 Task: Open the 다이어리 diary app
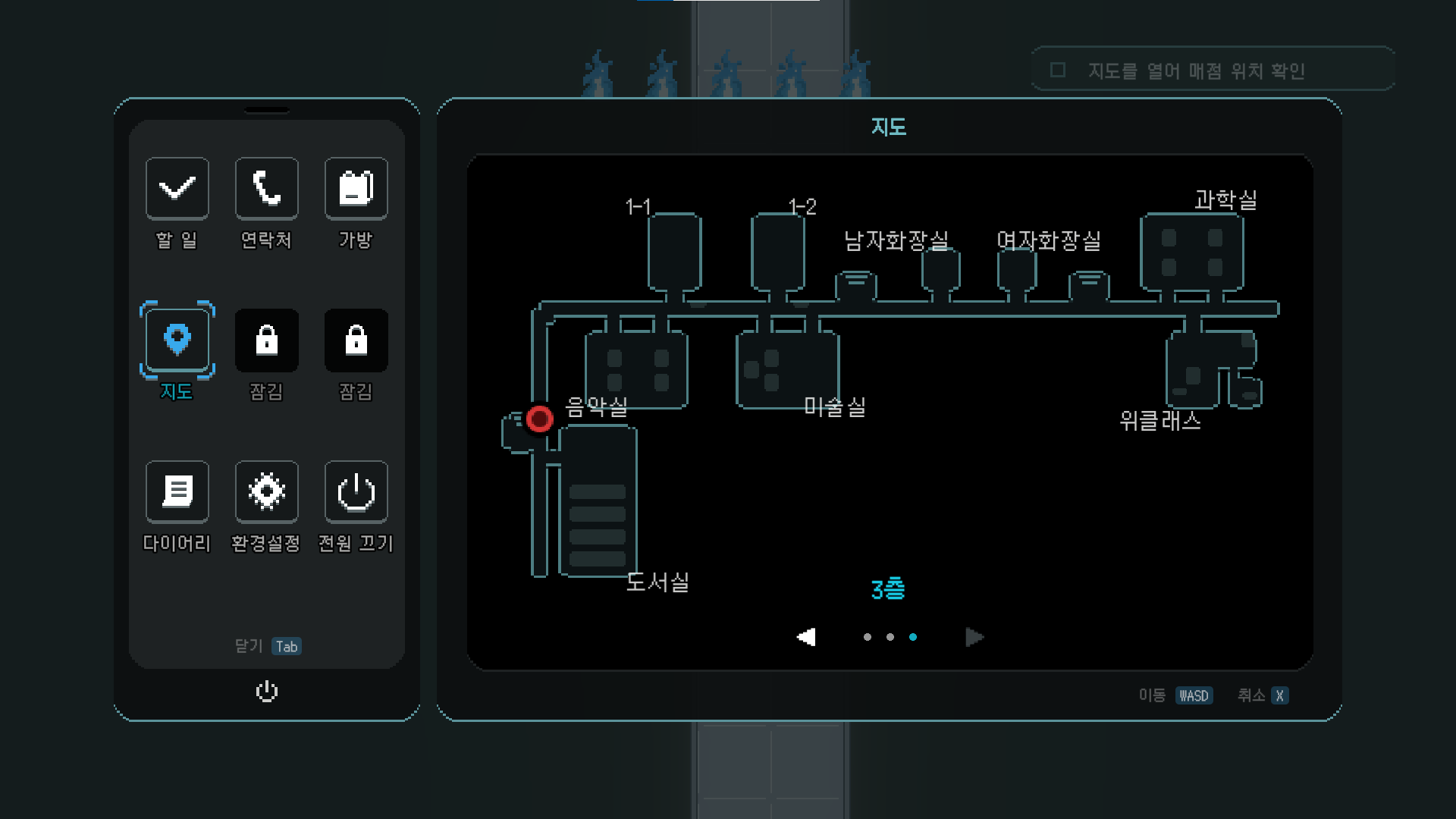(x=177, y=492)
